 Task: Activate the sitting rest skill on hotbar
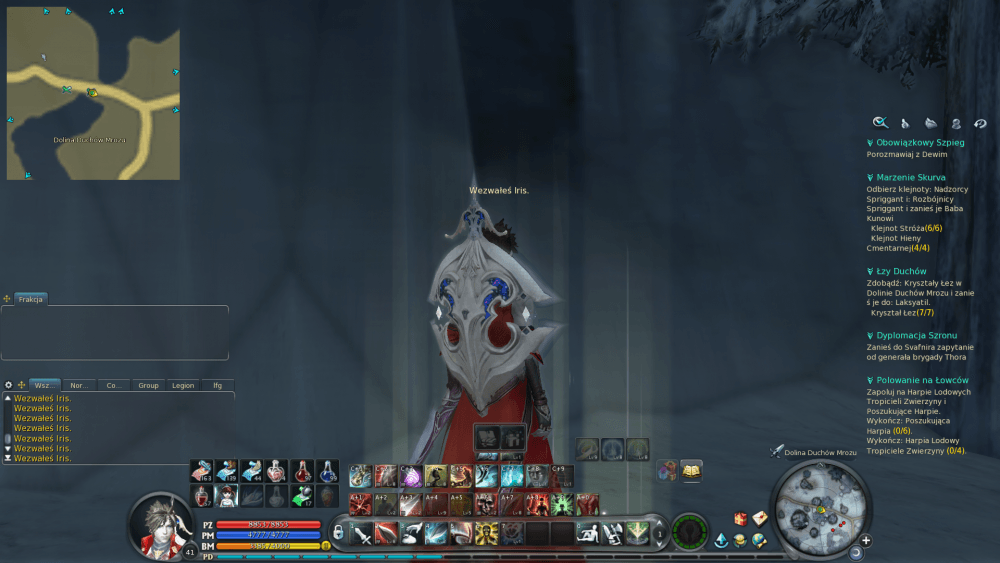(x=589, y=533)
